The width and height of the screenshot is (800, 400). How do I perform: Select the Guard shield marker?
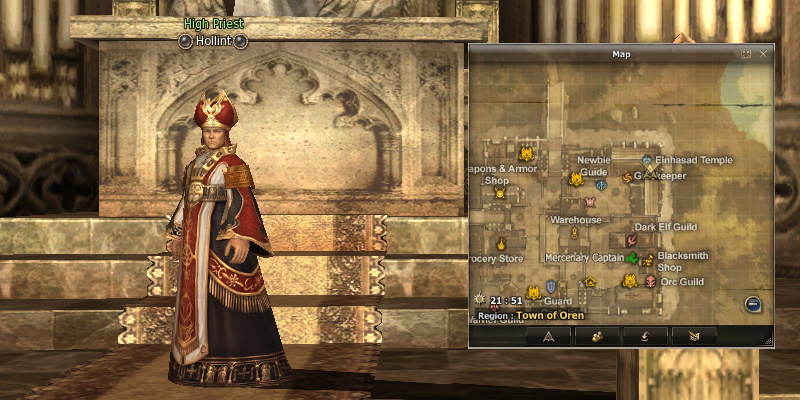550,287
